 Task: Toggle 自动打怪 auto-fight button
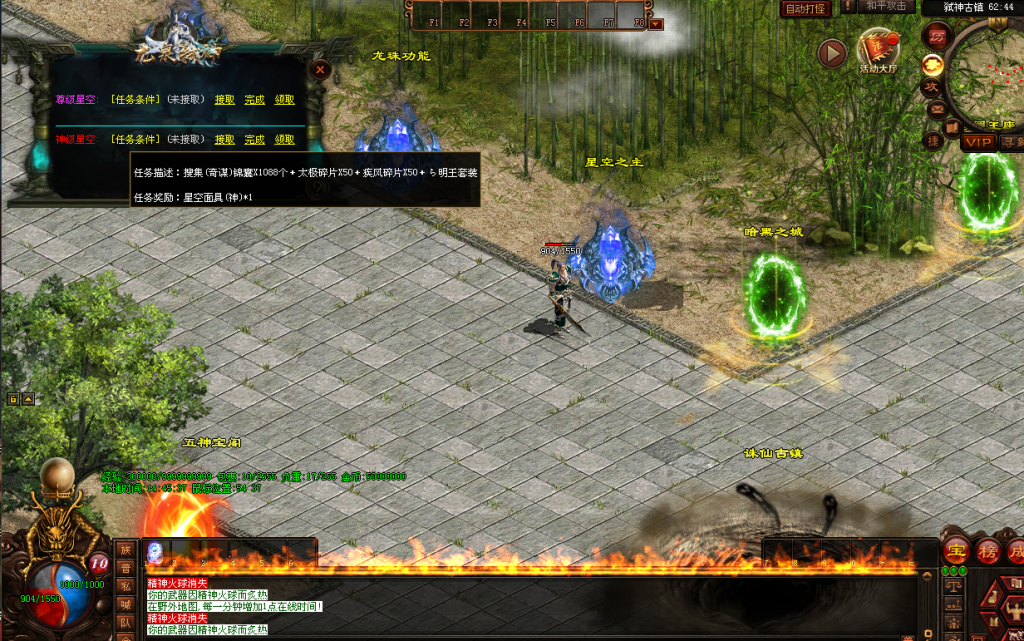point(805,8)
